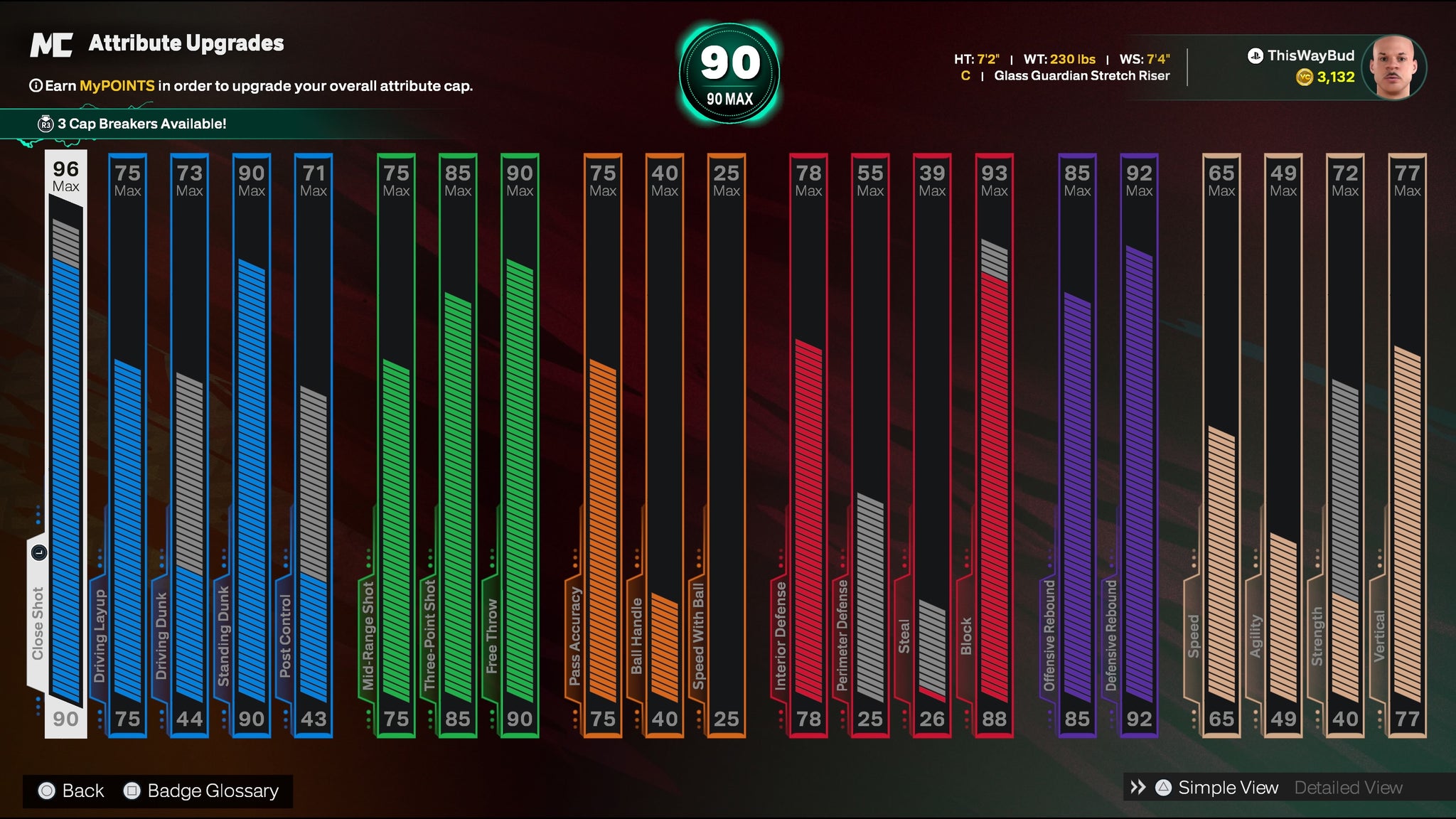The height and width of the screenshot is (819, 1456).
Task: Select the Driving Dunk attribute bar
Action: coord(190,444)
